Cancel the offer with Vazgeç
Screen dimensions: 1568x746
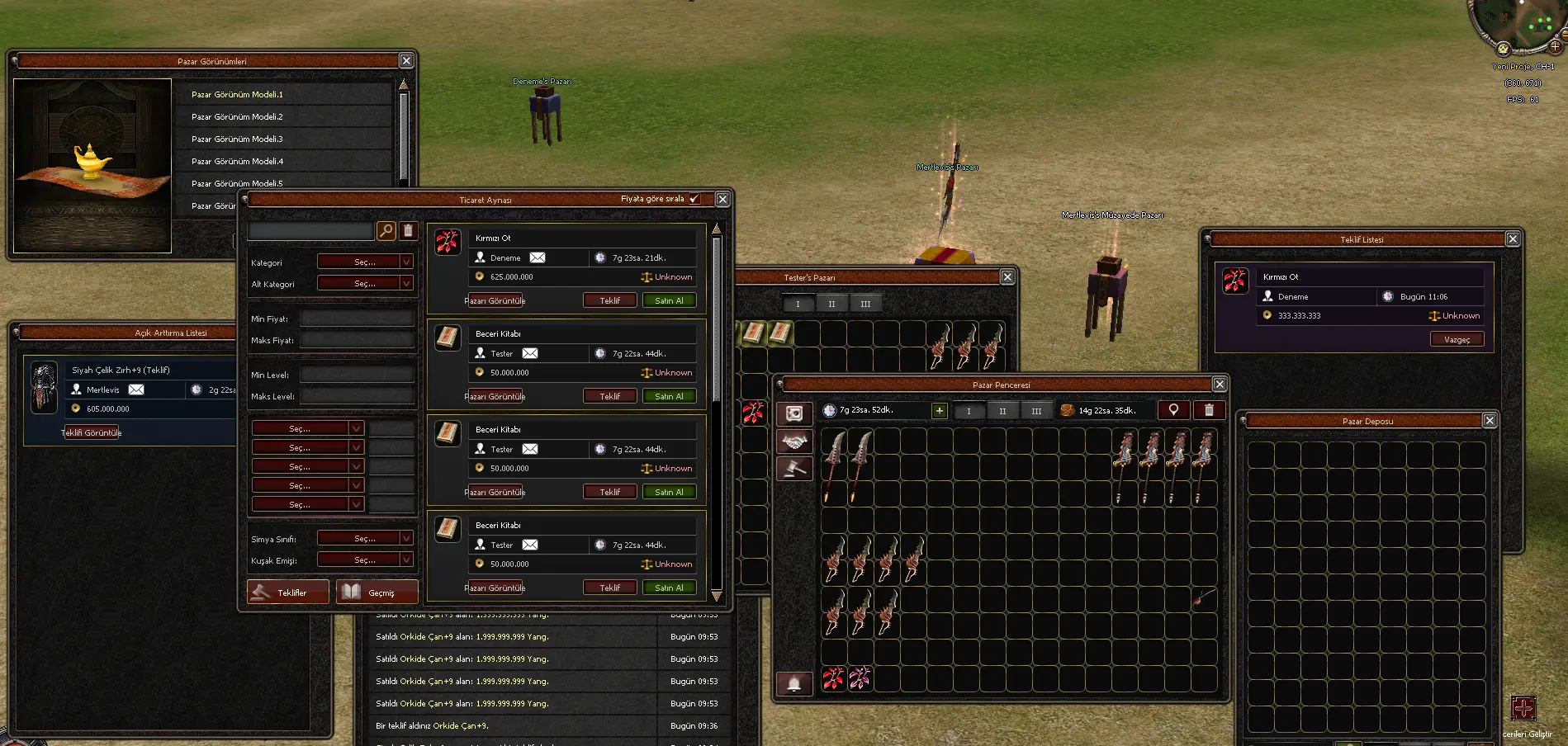point(1457,339)
